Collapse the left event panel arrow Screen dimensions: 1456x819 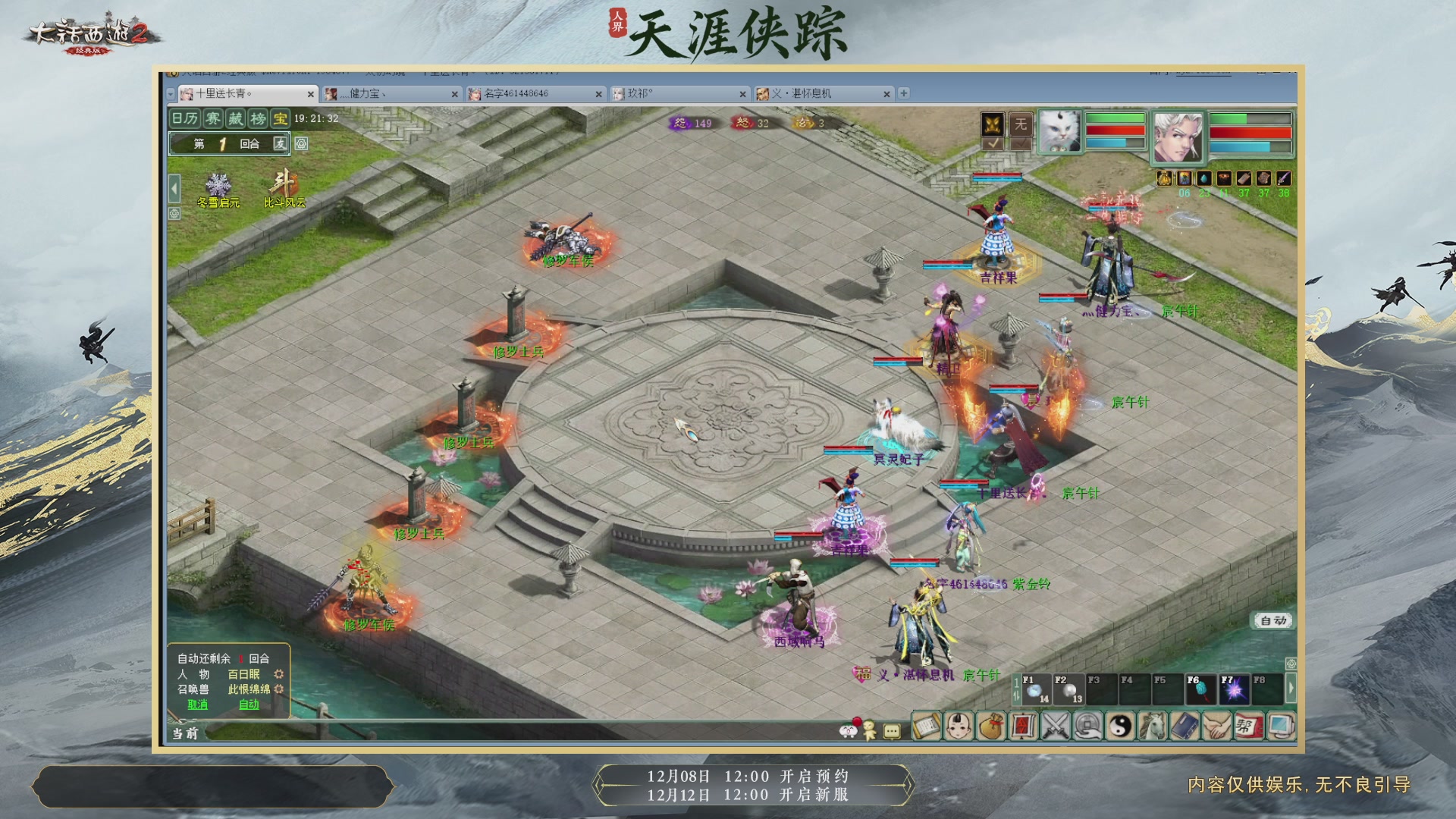[x=175, y=187]
